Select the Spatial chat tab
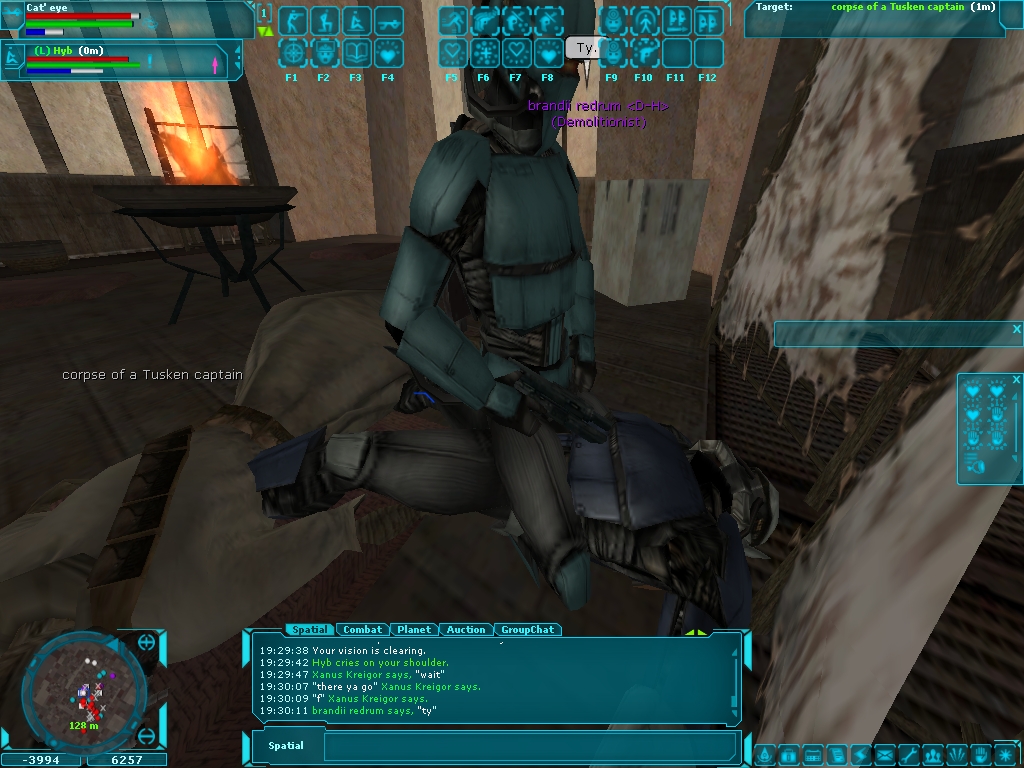Image resolution: width=1024 pixels, height=768 pixels. click(x=309, y=630)
